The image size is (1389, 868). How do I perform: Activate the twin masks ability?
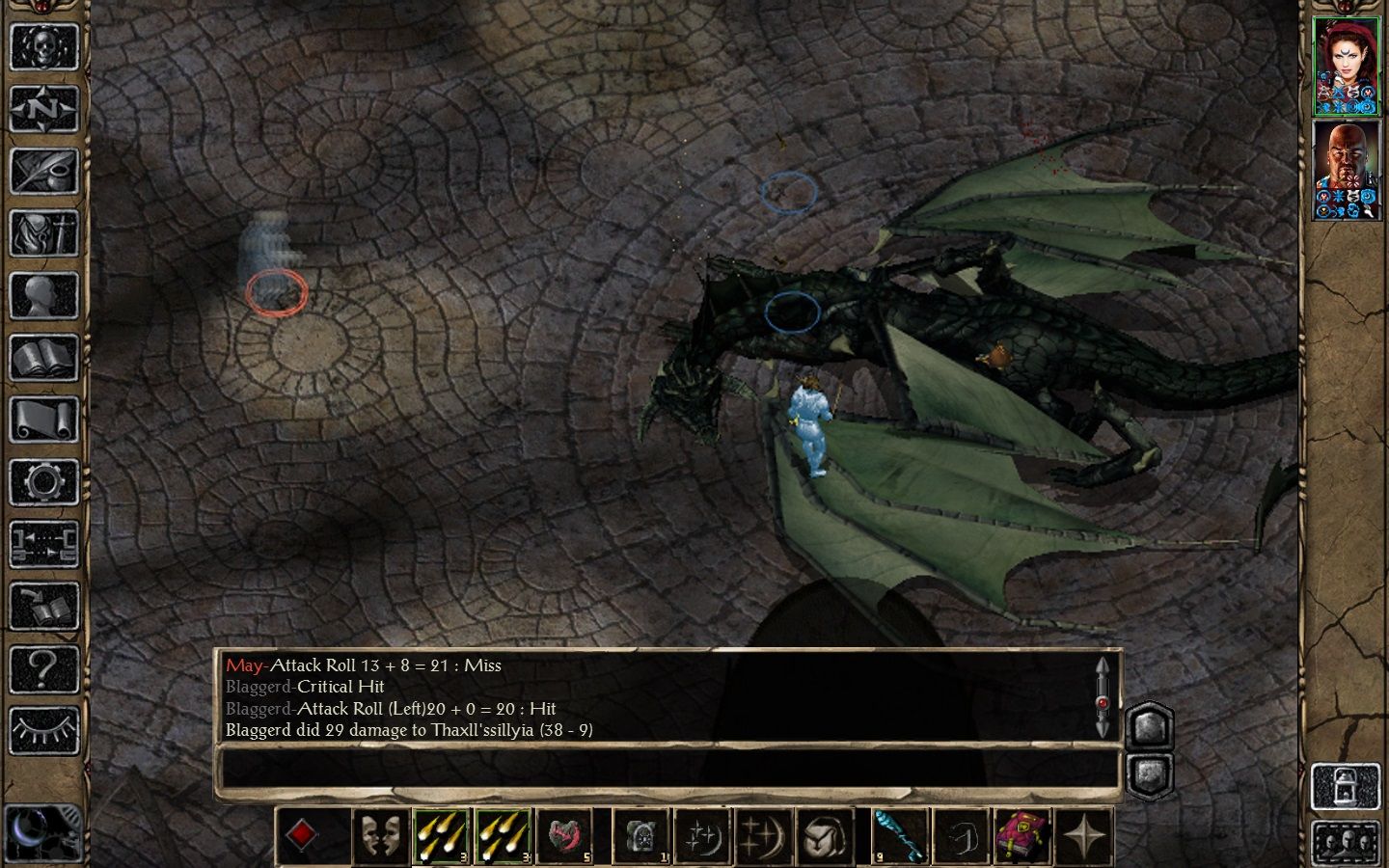click(379, 835)
